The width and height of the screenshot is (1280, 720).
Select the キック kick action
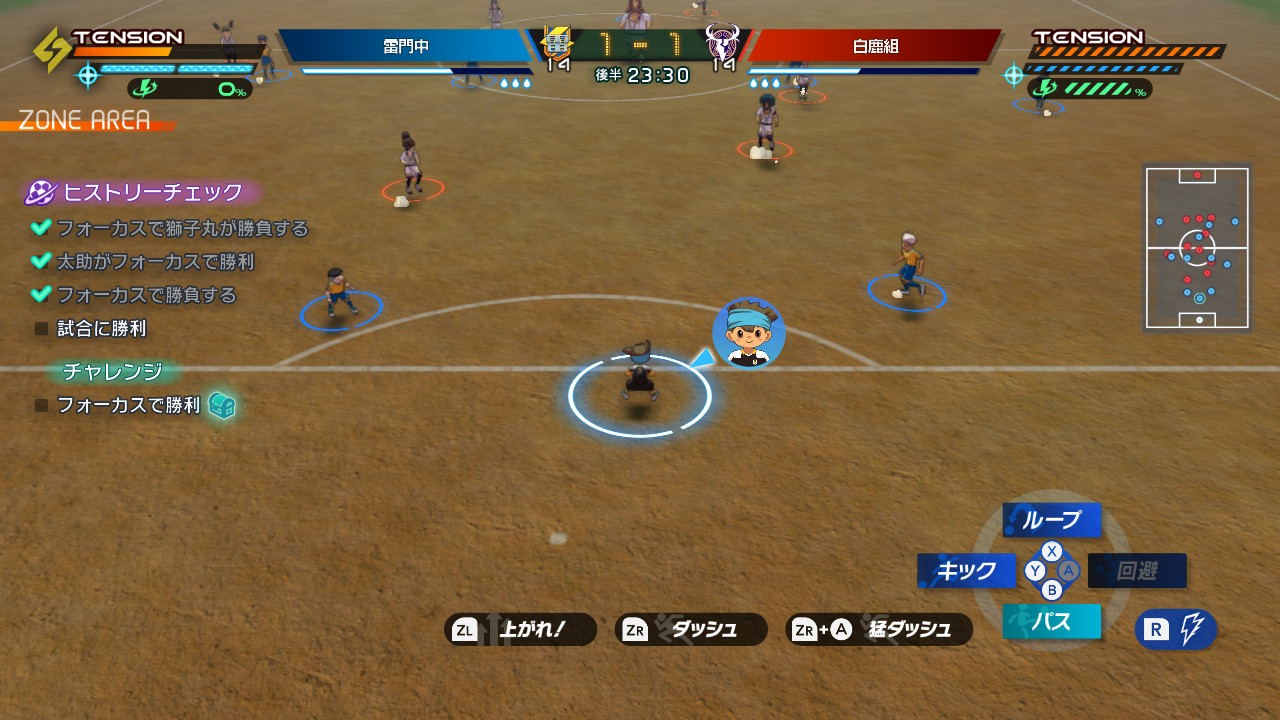[x=966, y=571]
